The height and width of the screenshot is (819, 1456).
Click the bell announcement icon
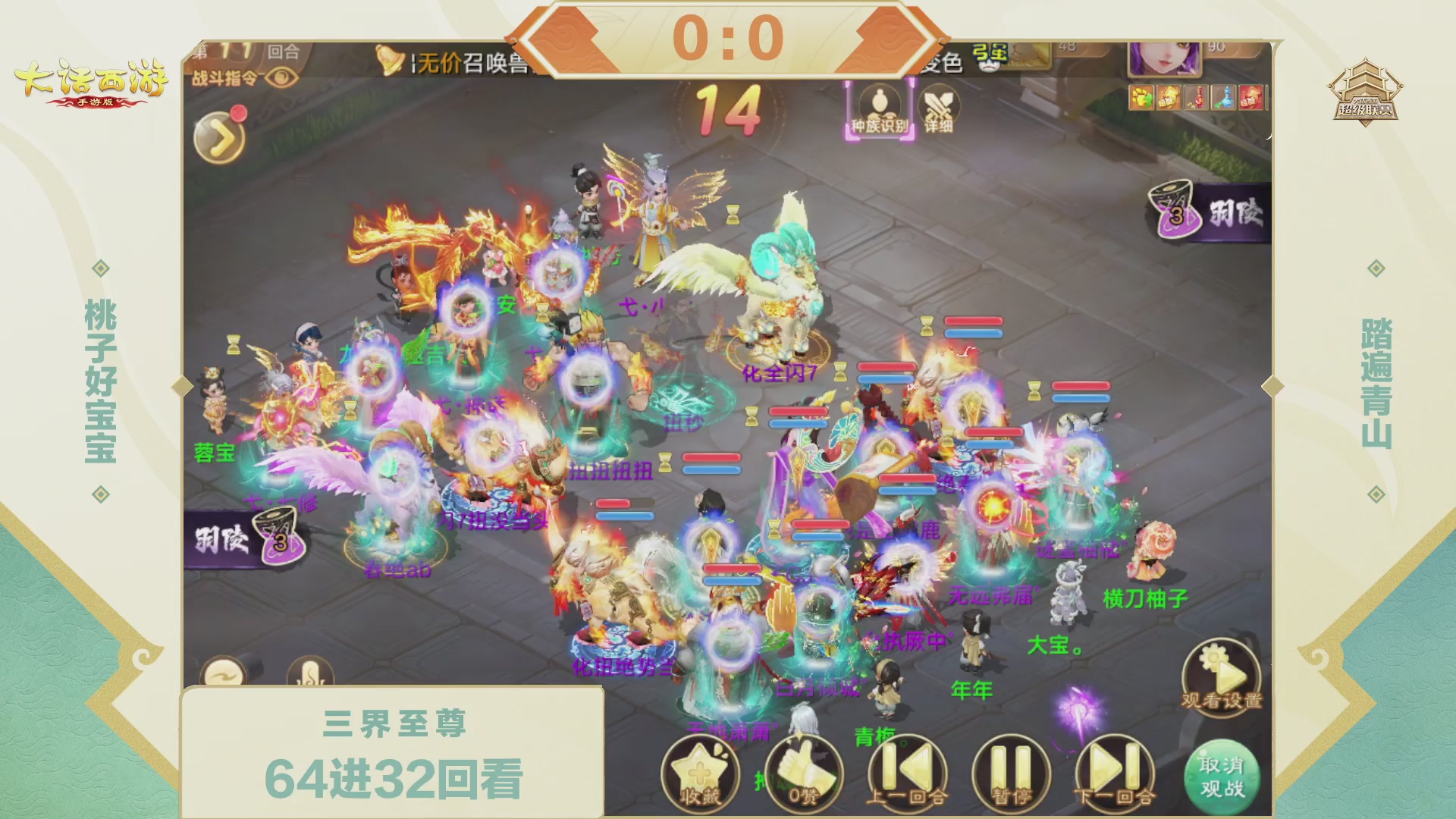[x=389, y=61]
